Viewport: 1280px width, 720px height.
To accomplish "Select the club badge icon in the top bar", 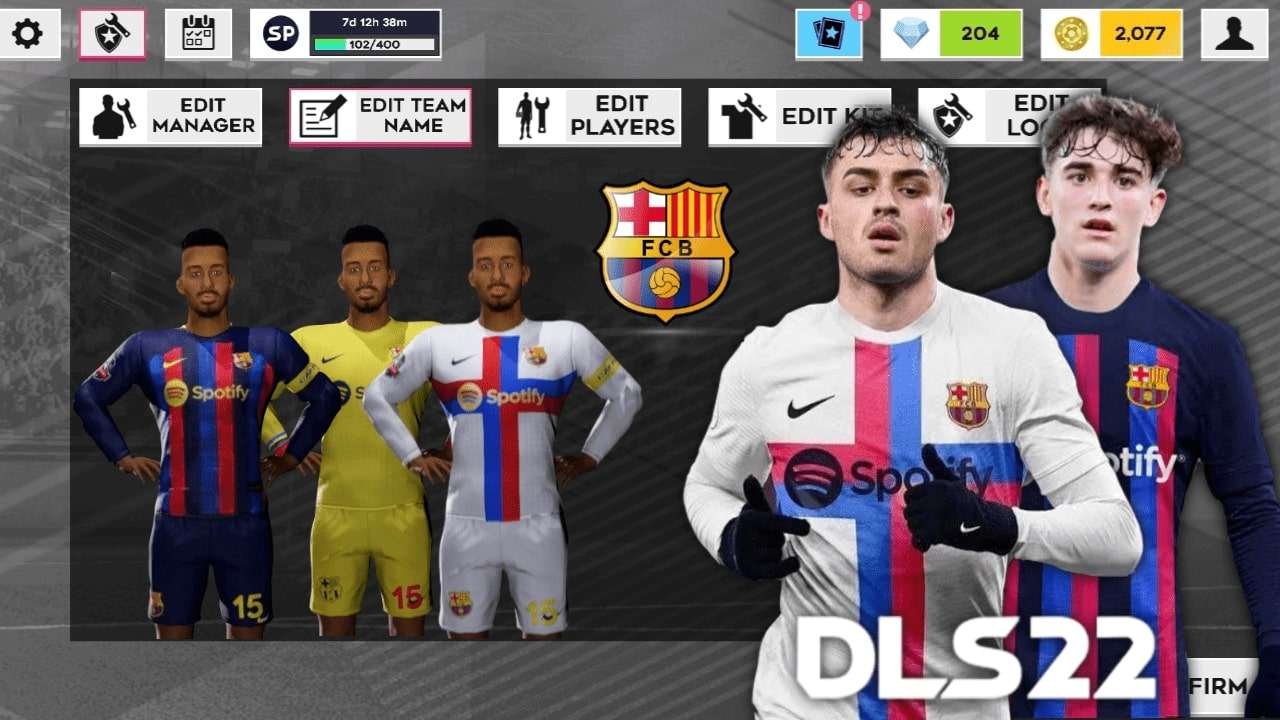I will pyautogui.click(x=112, y=32).
